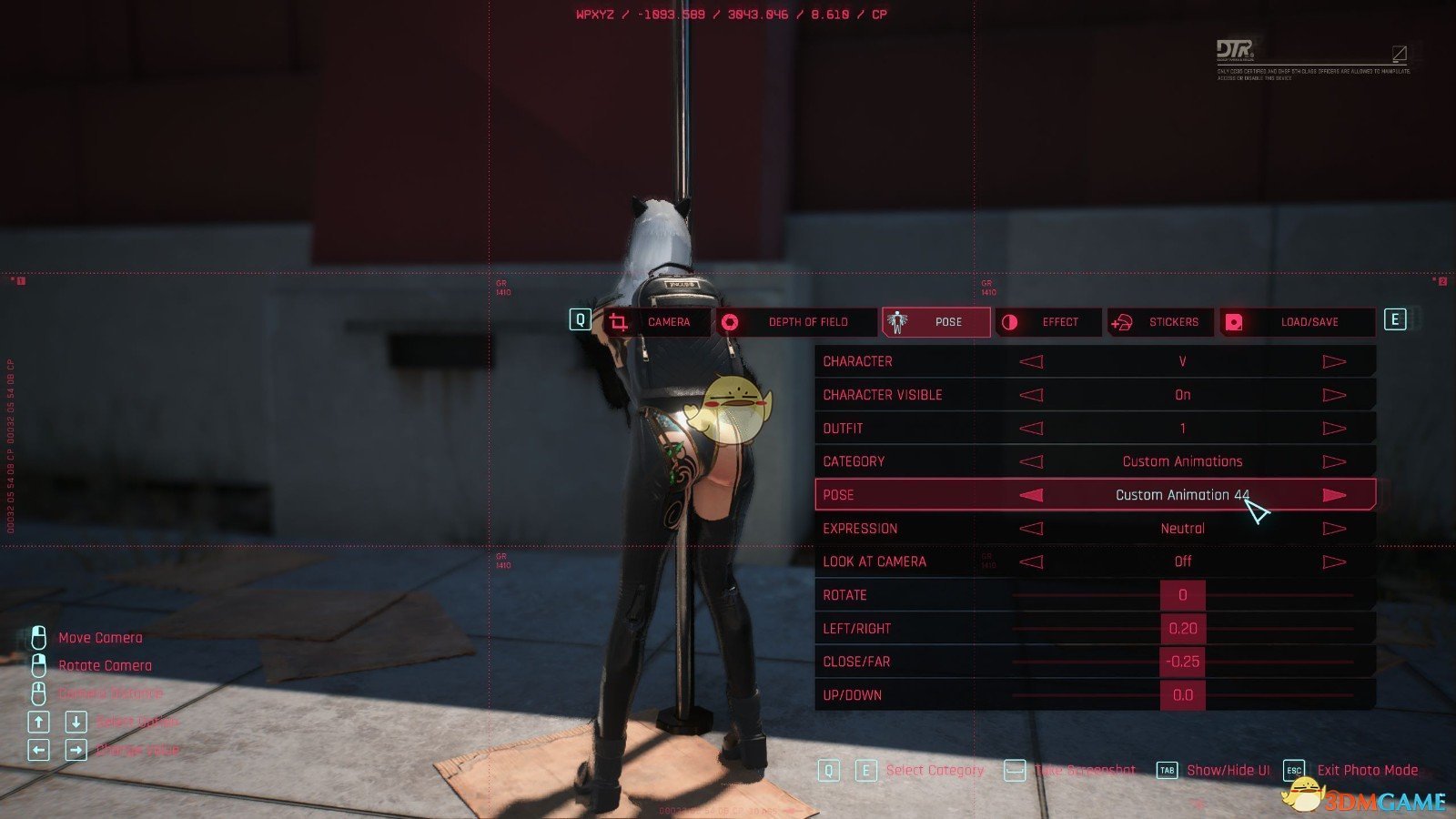Click the Stickers helmet icon
This screenshot has width=1456, height=819.
pyautogui.click(x=1122, y=321)
